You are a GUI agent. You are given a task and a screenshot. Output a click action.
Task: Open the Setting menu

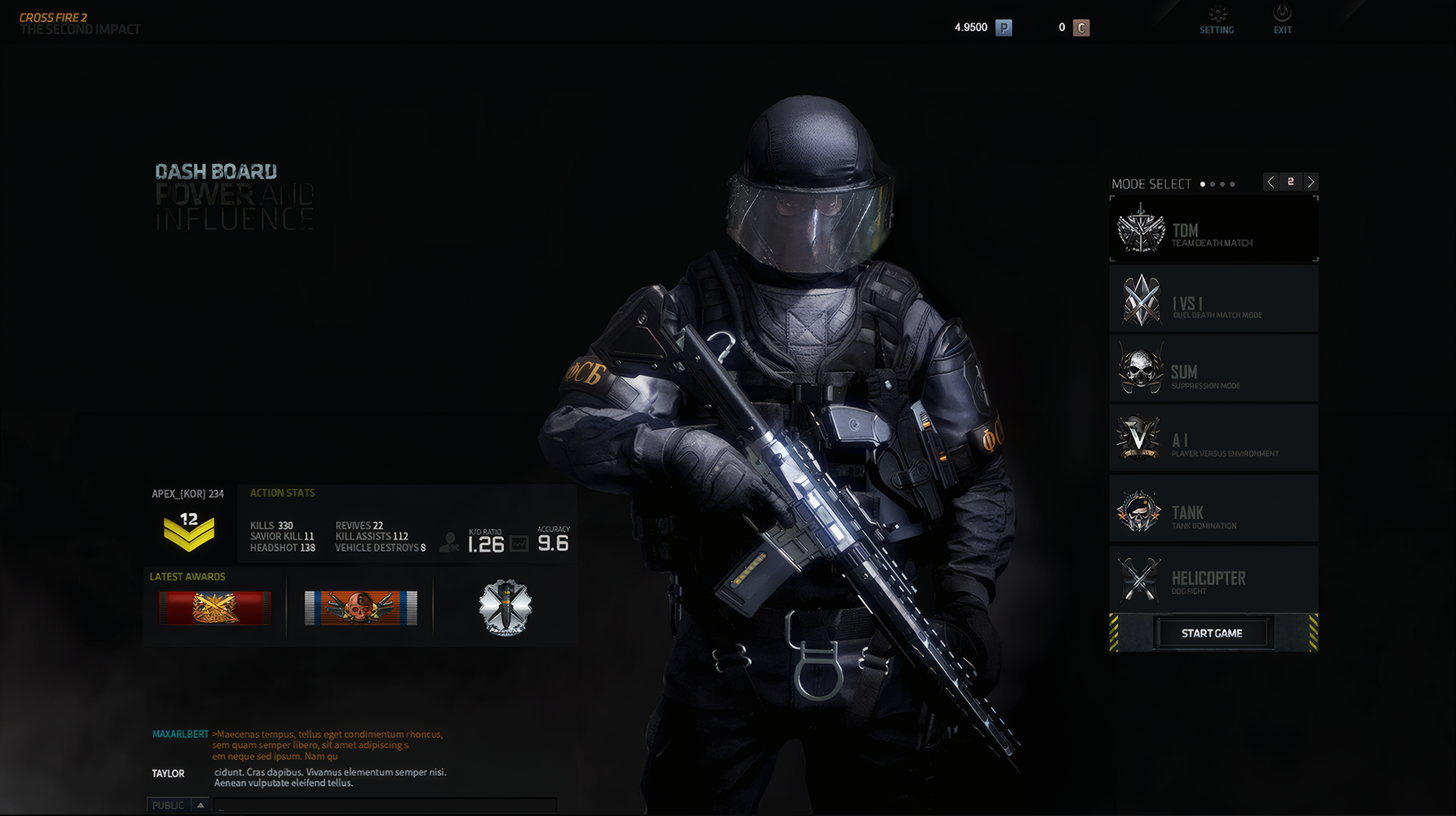[1216, 20]
